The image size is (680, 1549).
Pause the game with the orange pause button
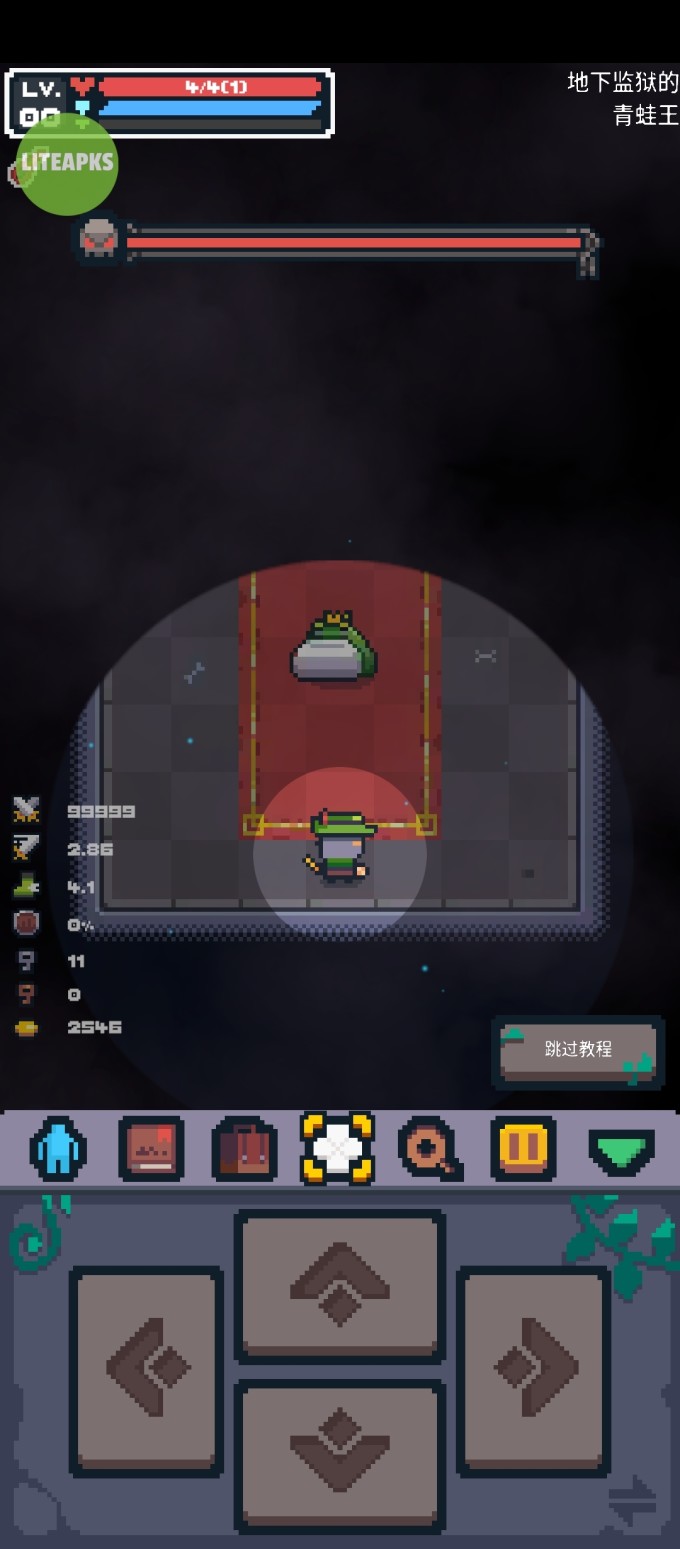pos(523,1149)
